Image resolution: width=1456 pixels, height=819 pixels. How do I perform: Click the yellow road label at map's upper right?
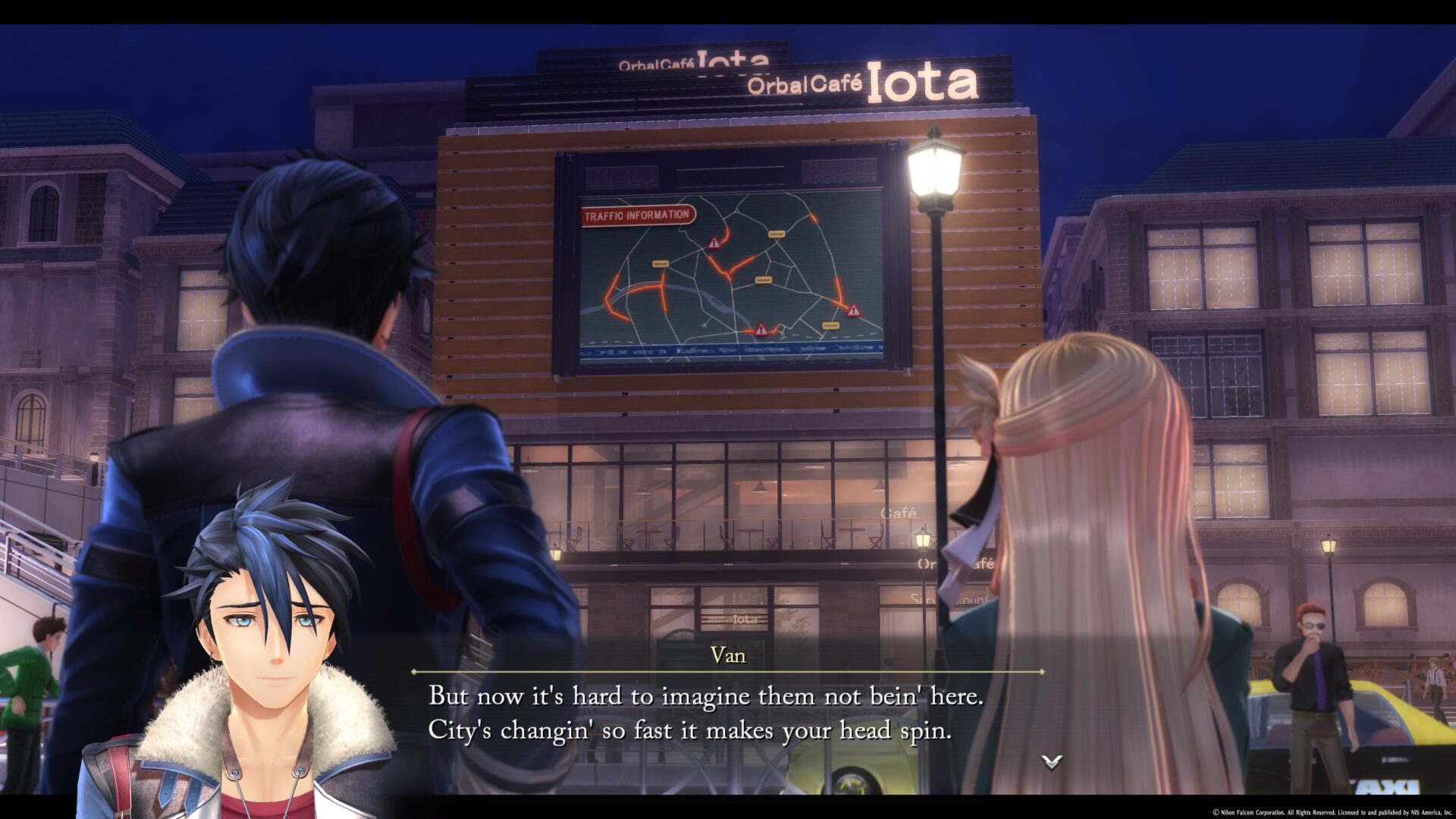point(775,234)
